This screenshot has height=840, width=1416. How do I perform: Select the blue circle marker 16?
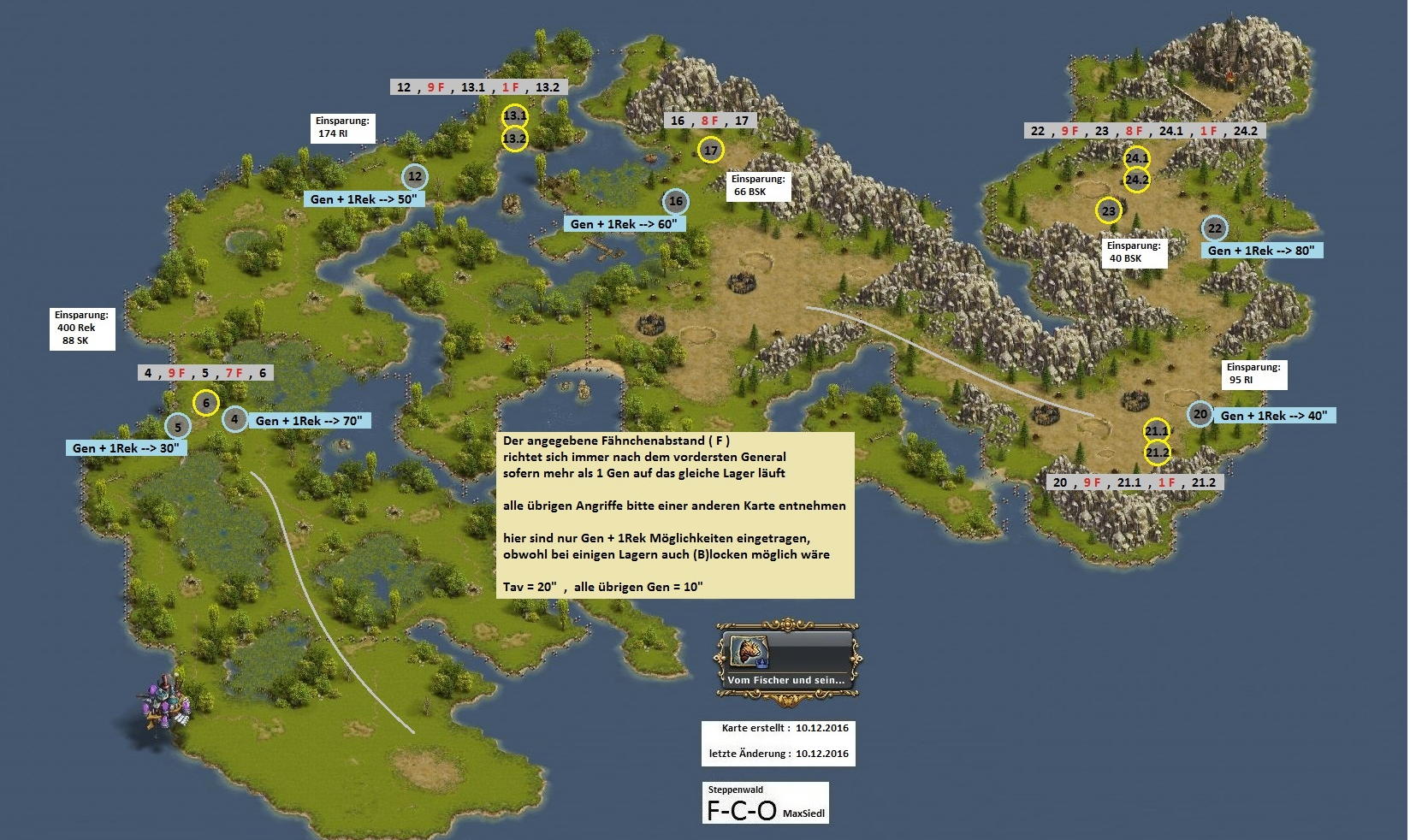[676, 202]
